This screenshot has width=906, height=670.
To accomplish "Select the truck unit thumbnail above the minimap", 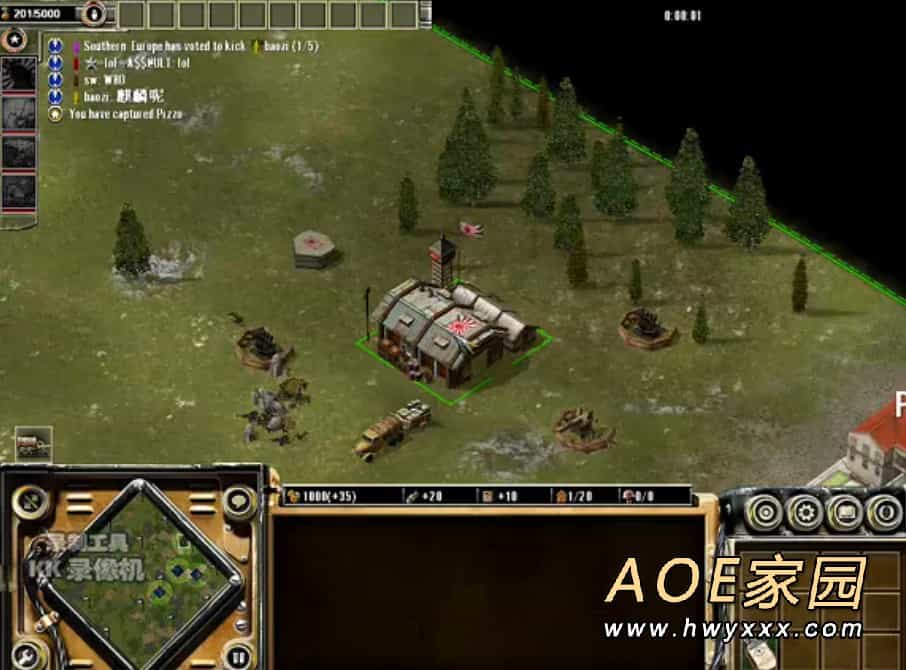I will [x=33, y=443].
